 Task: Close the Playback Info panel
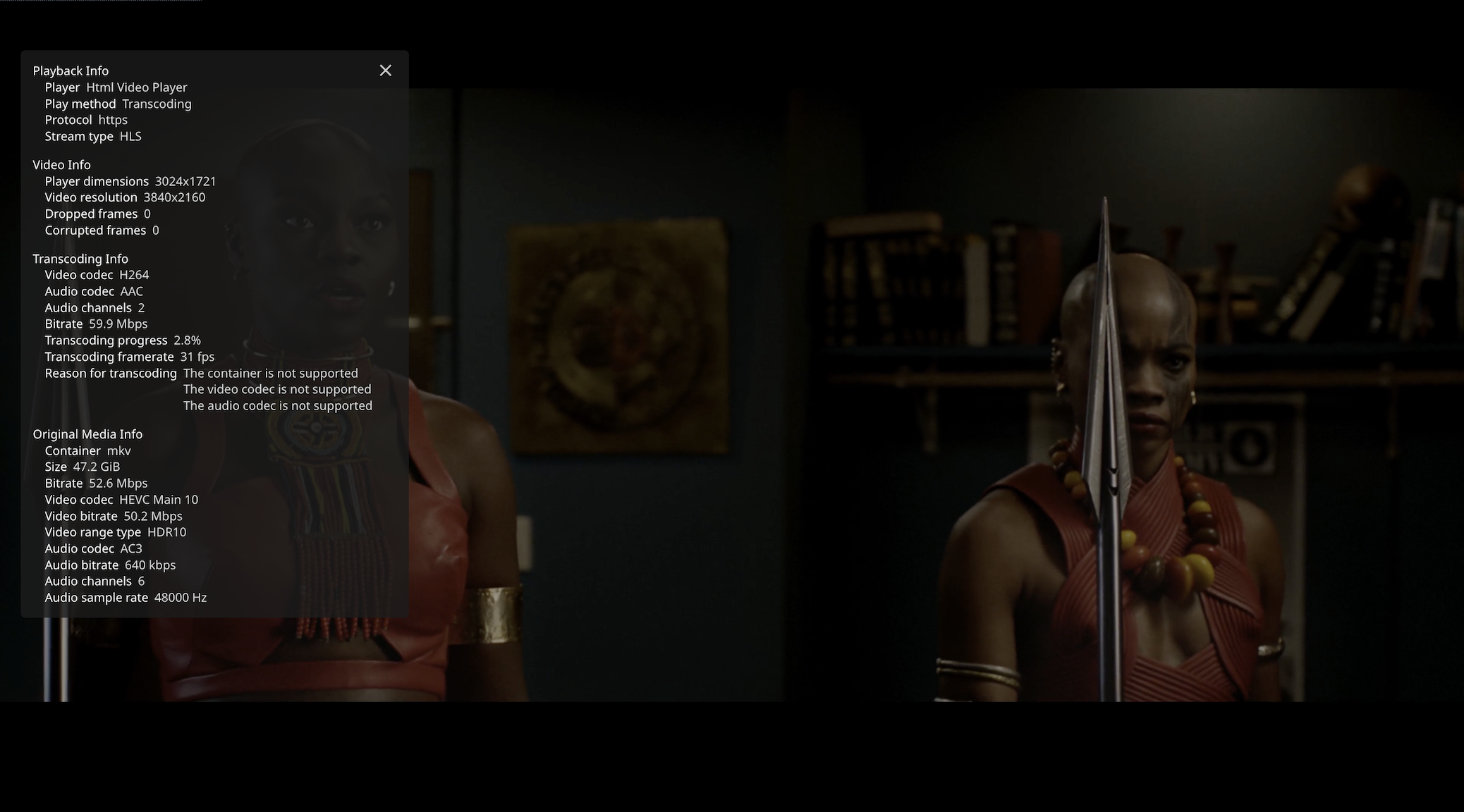click(x=385, y=70)
